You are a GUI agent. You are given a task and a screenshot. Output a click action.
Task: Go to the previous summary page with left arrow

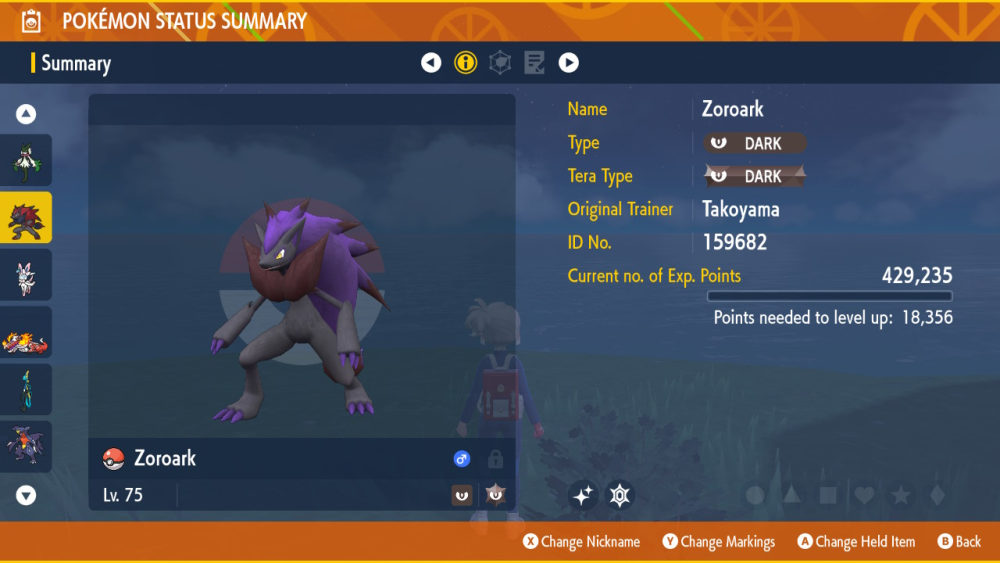coord(431,63)
